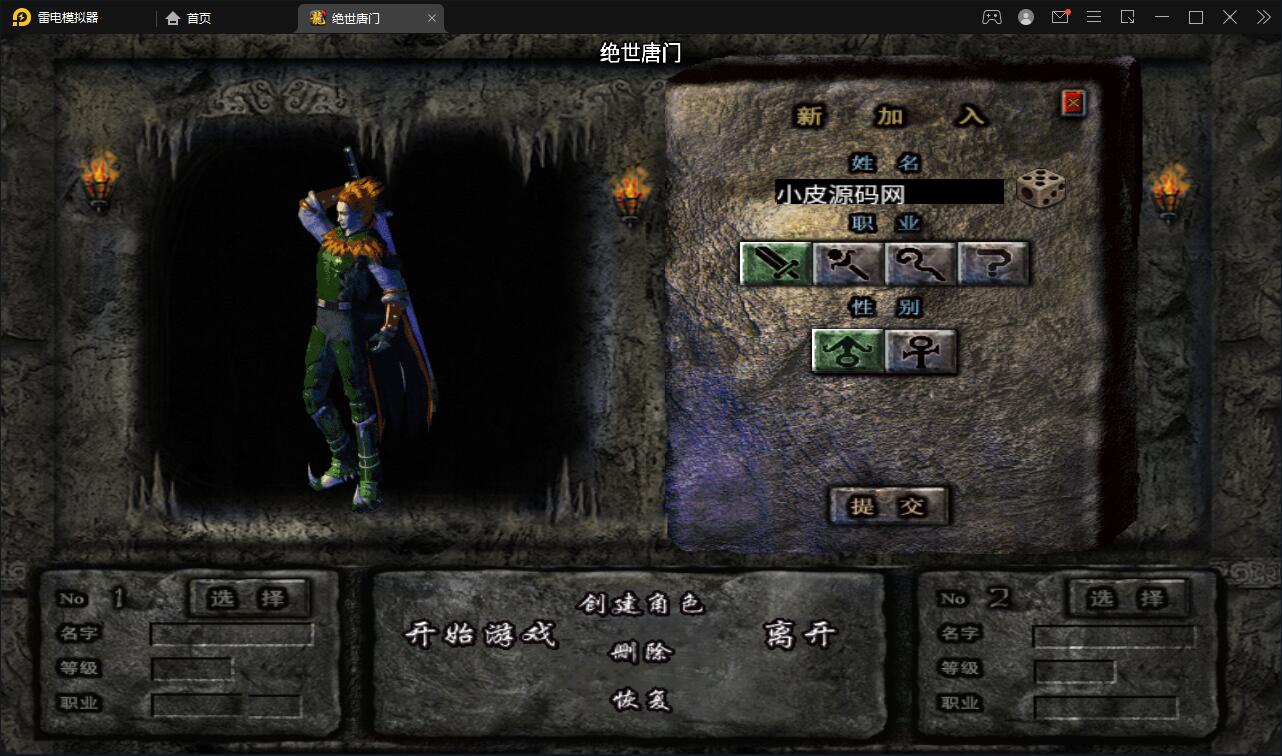The height and width of the screenshot is (756, 1282).
Task: Click the user account icon in the titlebar
Action: click(1025, 17)
